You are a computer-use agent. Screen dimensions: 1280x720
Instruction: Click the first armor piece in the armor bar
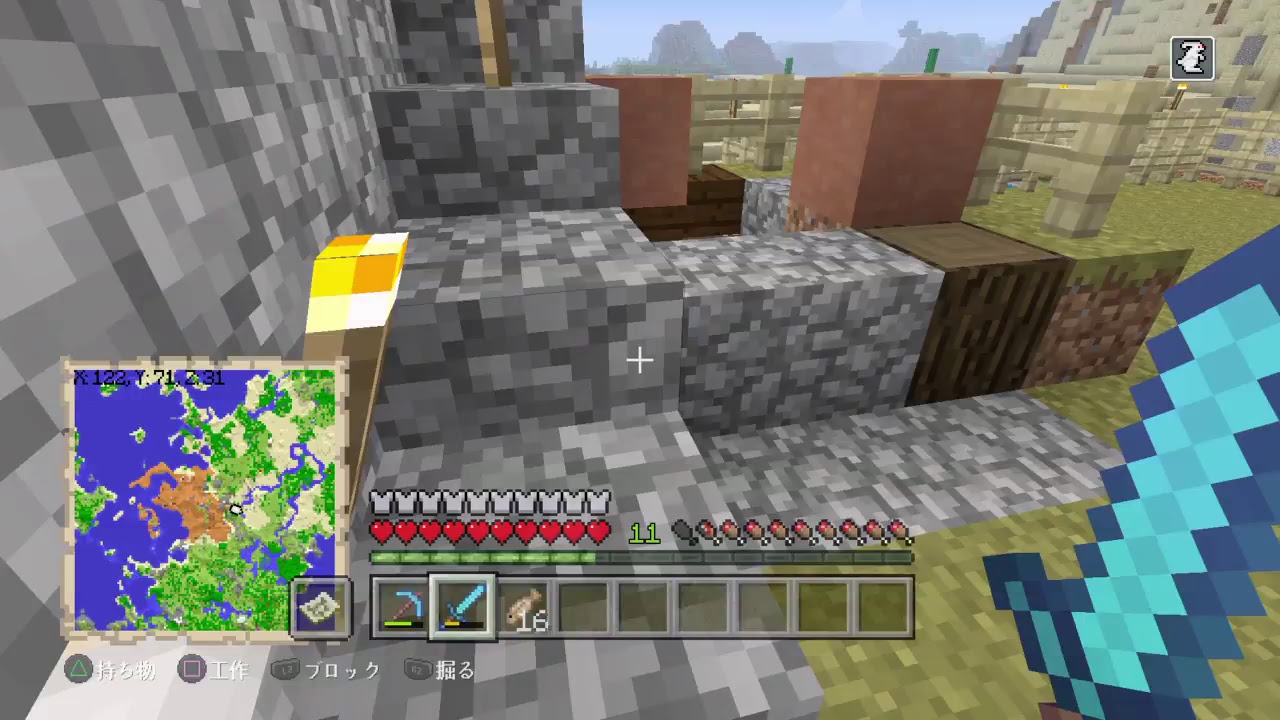click(380, 503)
